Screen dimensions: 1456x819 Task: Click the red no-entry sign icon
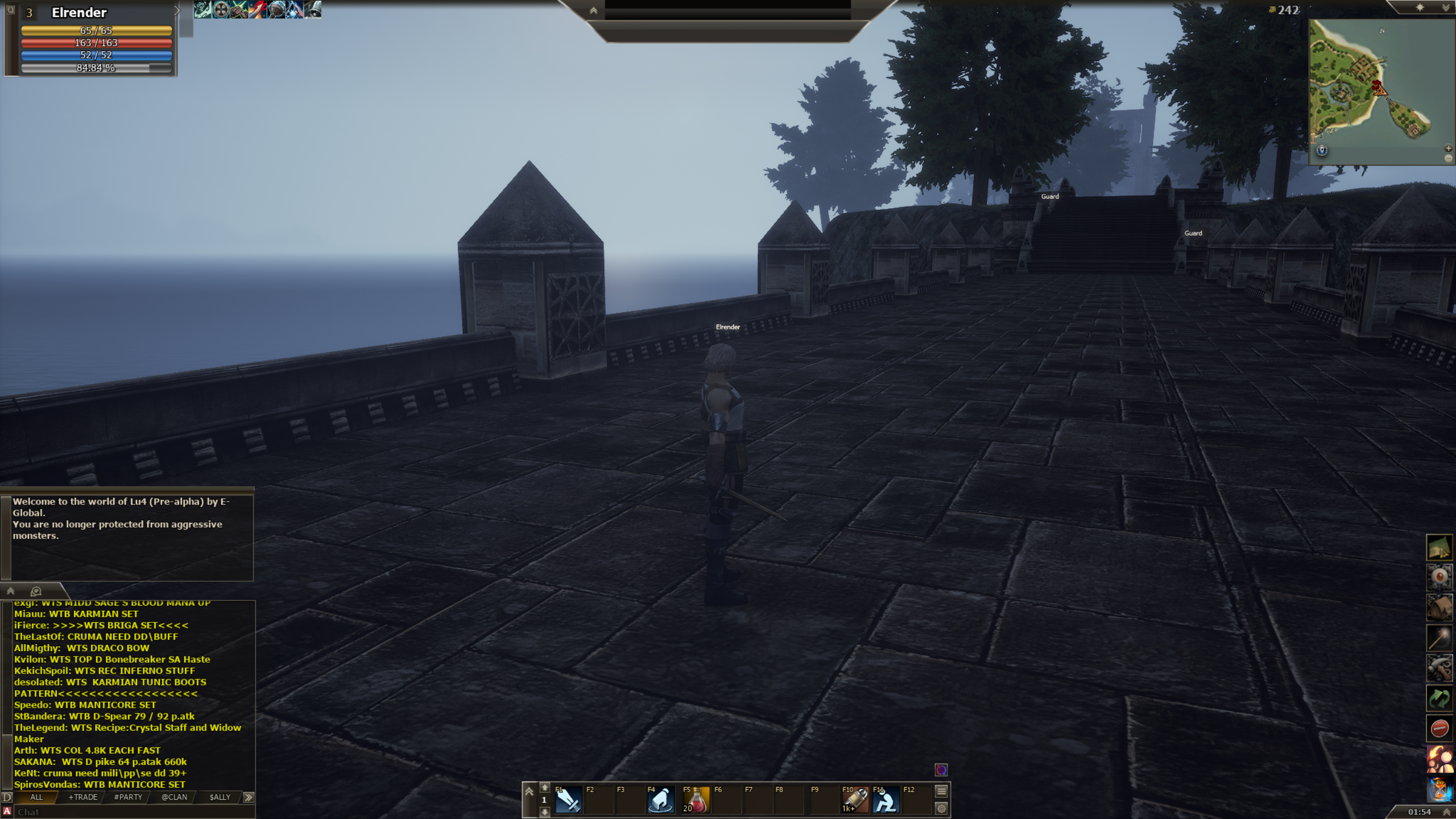[1439, 728]
